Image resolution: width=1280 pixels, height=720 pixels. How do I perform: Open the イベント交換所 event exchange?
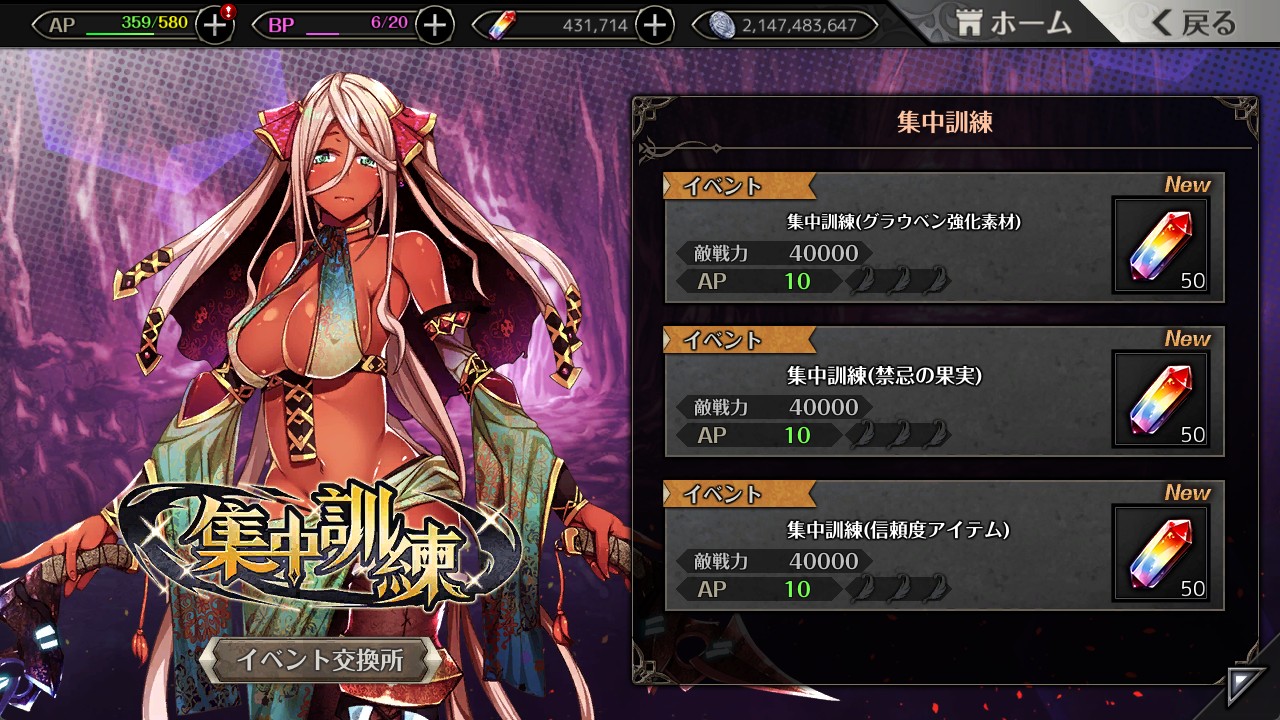pos(320,660)
